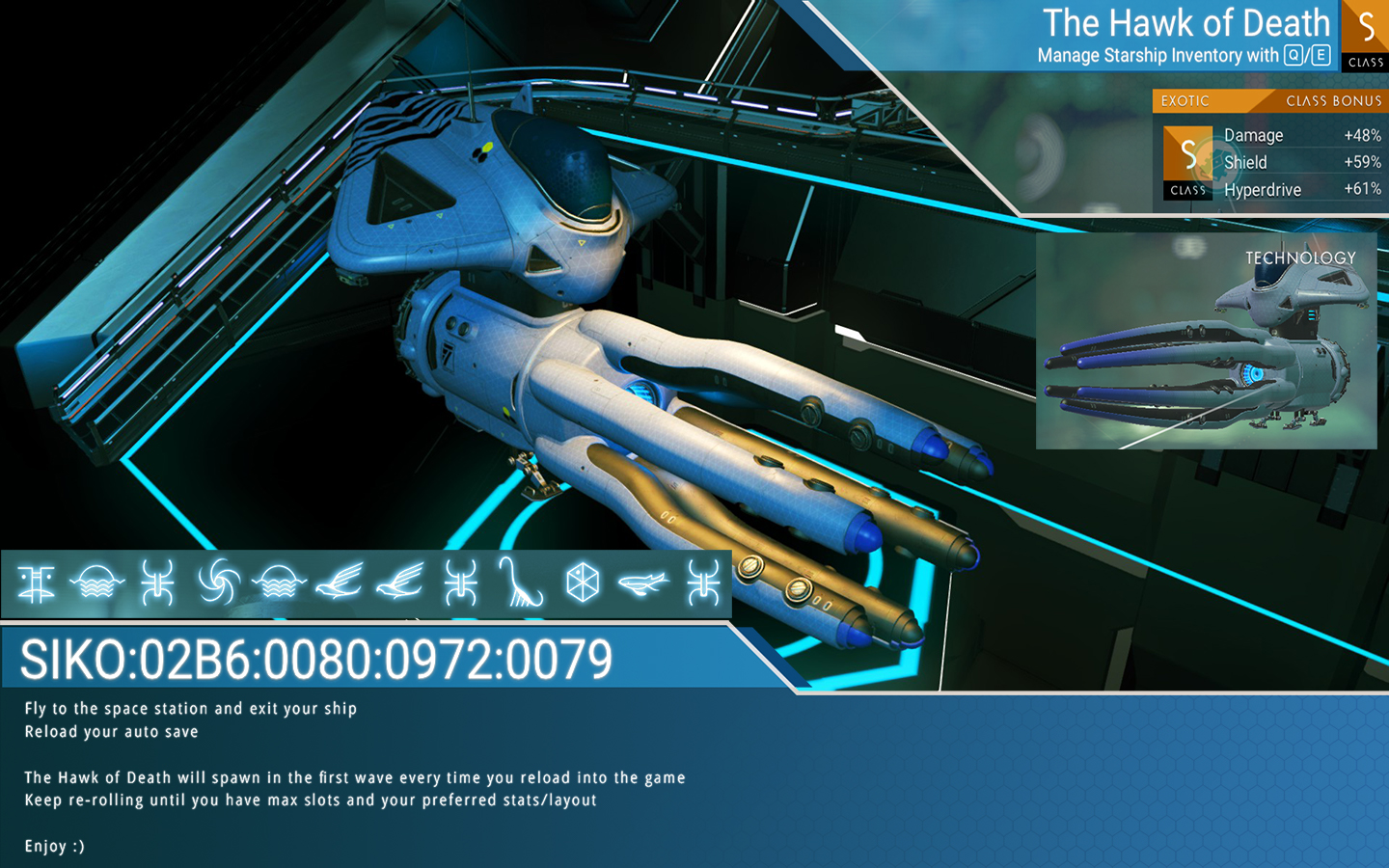The image size is (1389, 868).
Task: Open the Technology ship preview thumbnail
Action: click(1206, 340)
